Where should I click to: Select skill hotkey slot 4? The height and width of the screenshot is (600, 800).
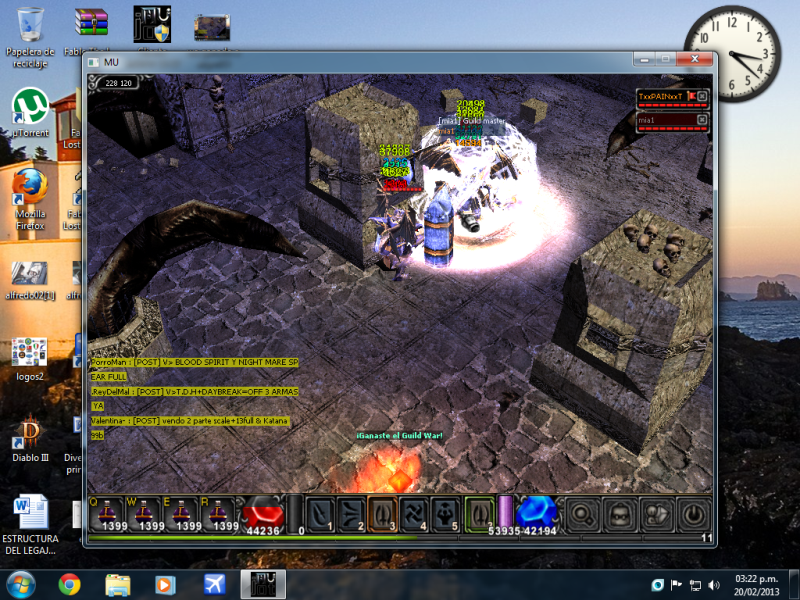(x=414, y=513)
